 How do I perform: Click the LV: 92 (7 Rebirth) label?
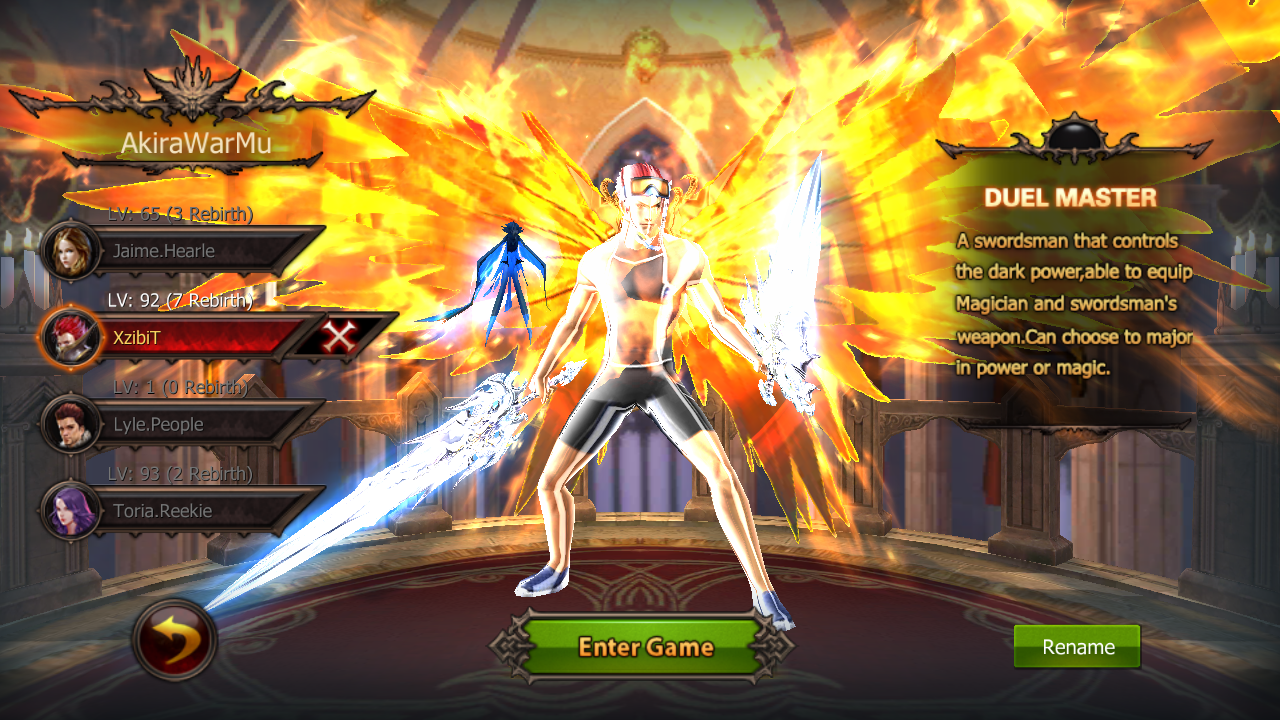(180, 299)
